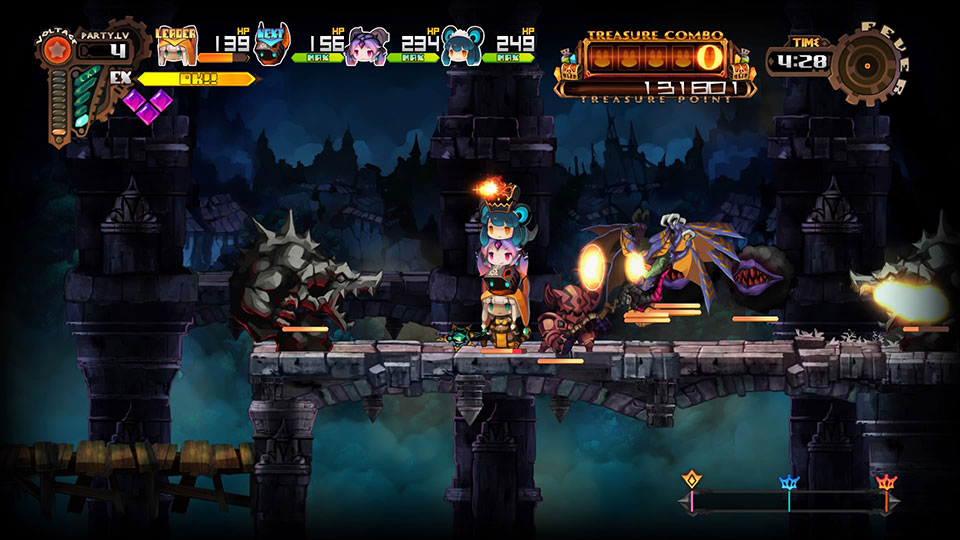
Task: Click the yellow diamond stage progress marker
Action: point(690,481)
